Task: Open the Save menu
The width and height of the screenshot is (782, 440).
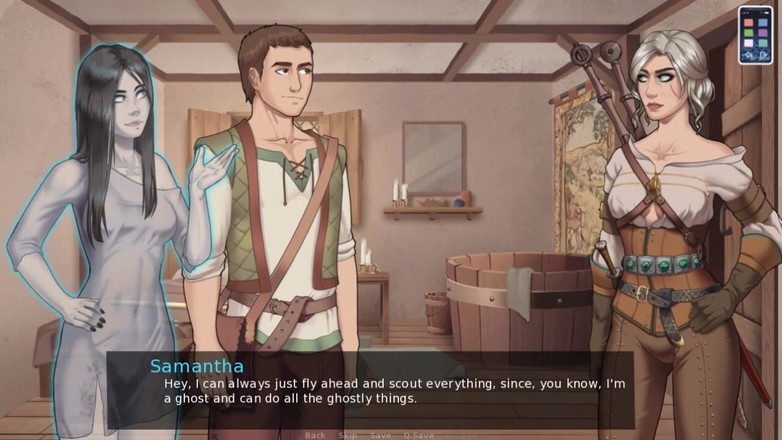Action: [x=380, y=435]
